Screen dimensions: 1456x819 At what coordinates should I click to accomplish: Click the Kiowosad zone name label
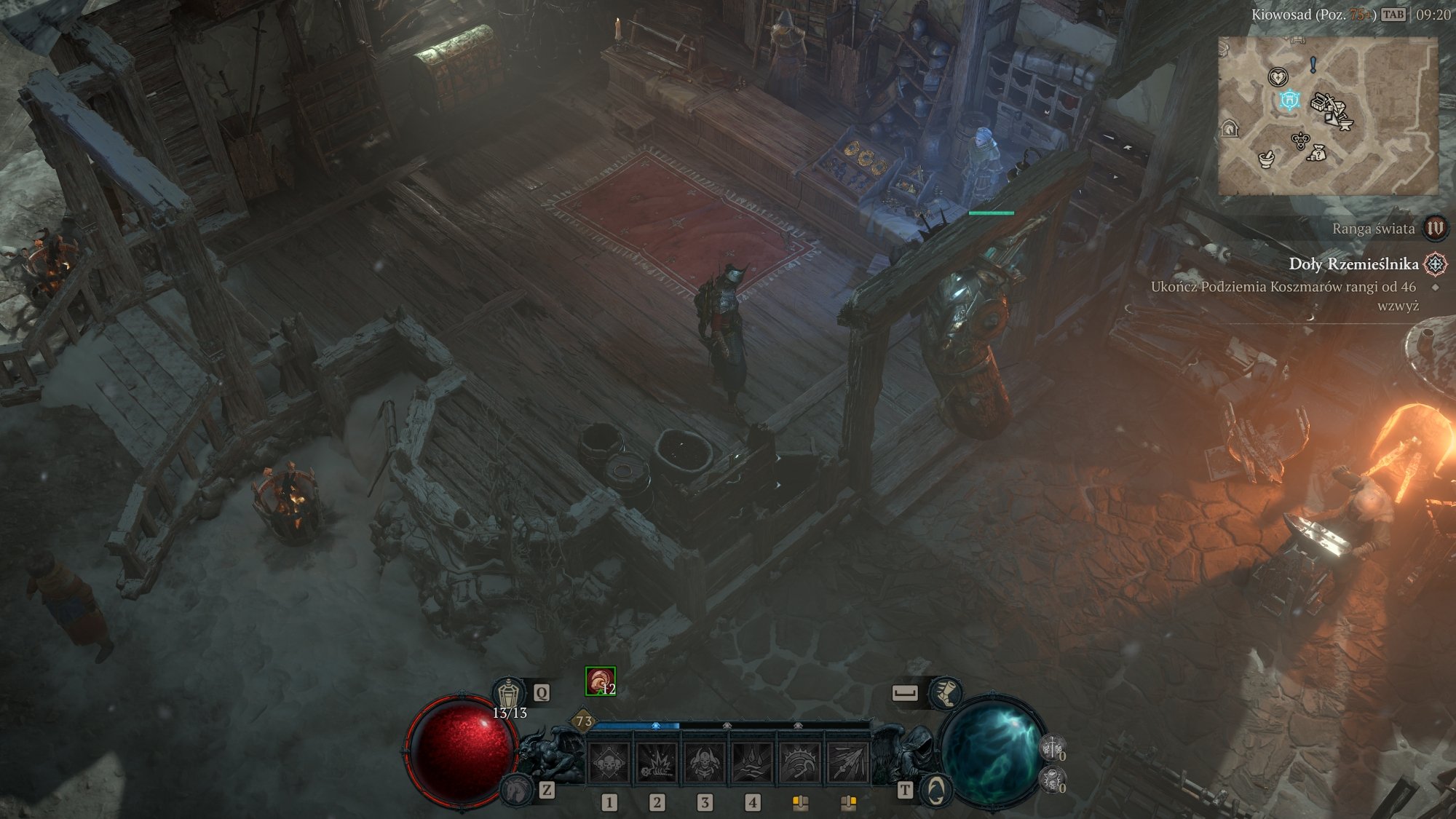pyautogui.click(x=1281, y=15)
